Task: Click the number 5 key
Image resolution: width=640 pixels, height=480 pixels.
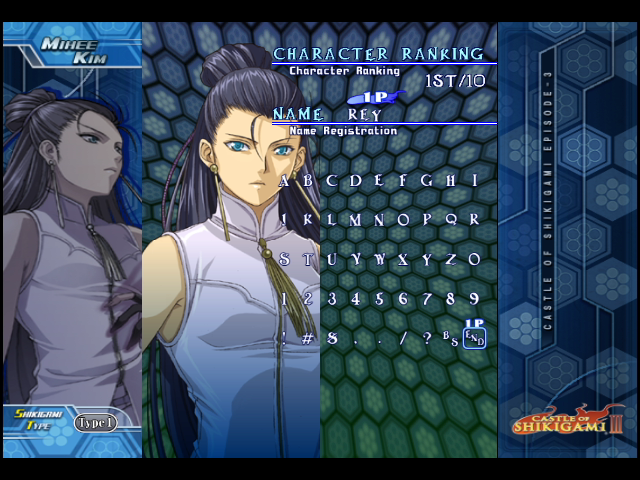Action: tap(380, 299)
